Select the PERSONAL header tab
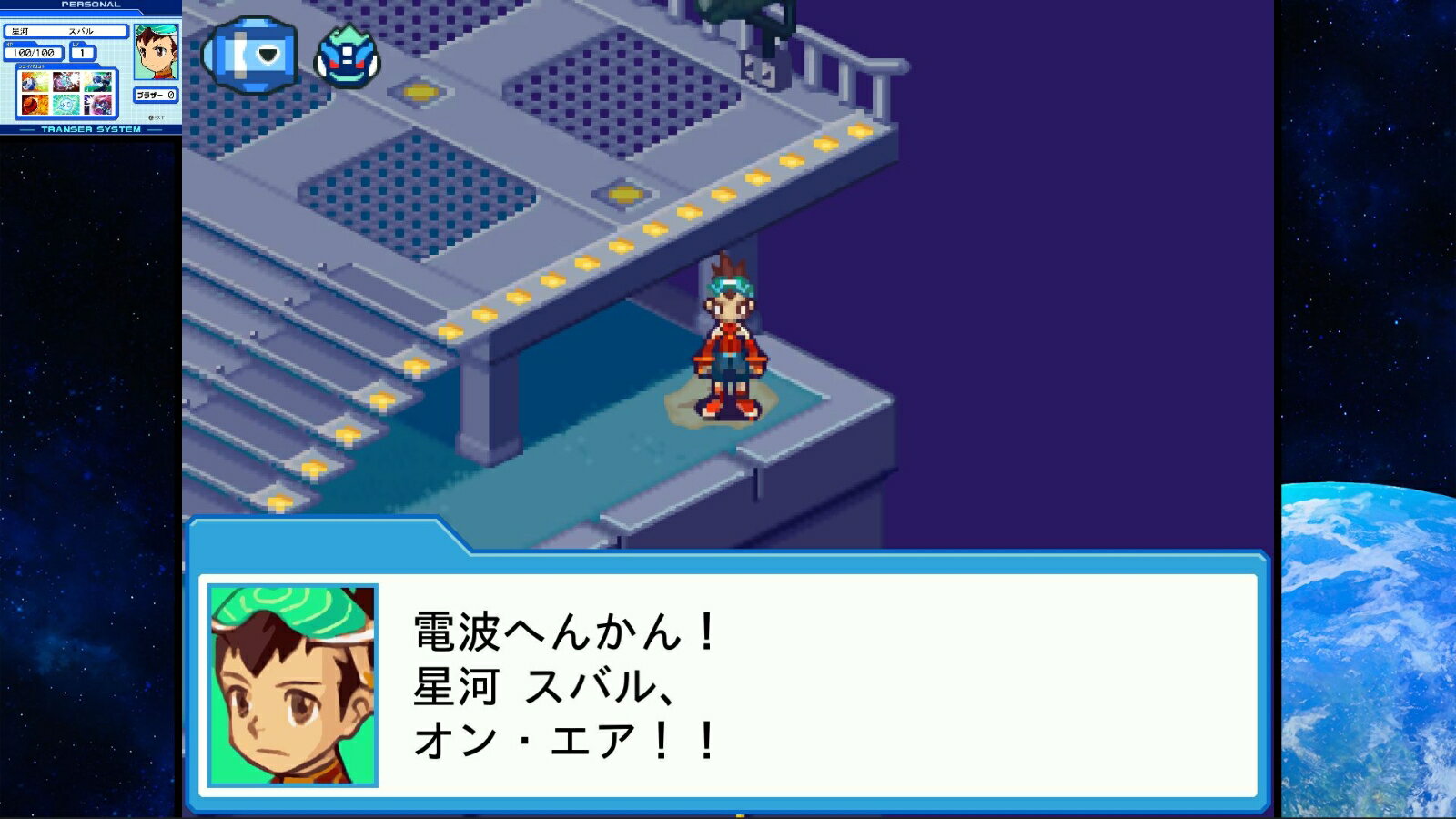Image resolution: width=1456 pixels, height=819 pixels. click(x=91, y=4)
